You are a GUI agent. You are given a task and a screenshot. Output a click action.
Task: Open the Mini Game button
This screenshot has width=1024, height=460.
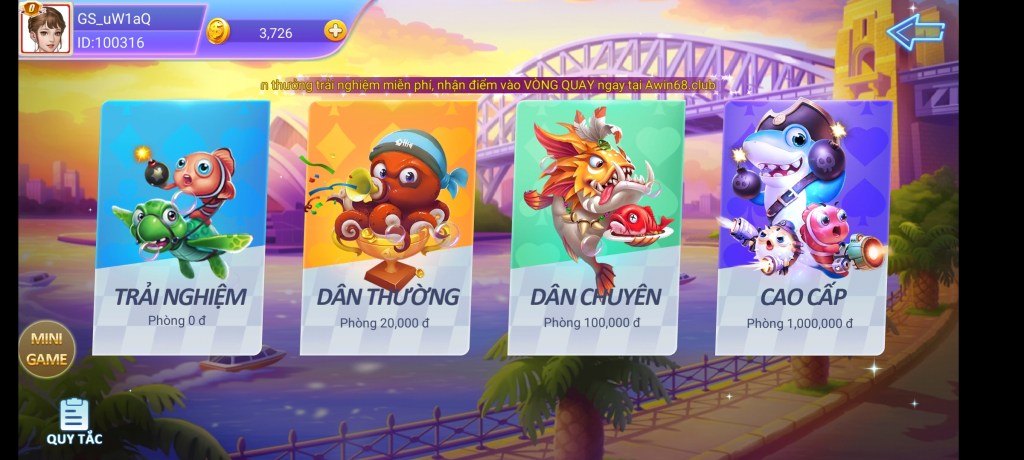pyautogui.click(x=47, y=348)
